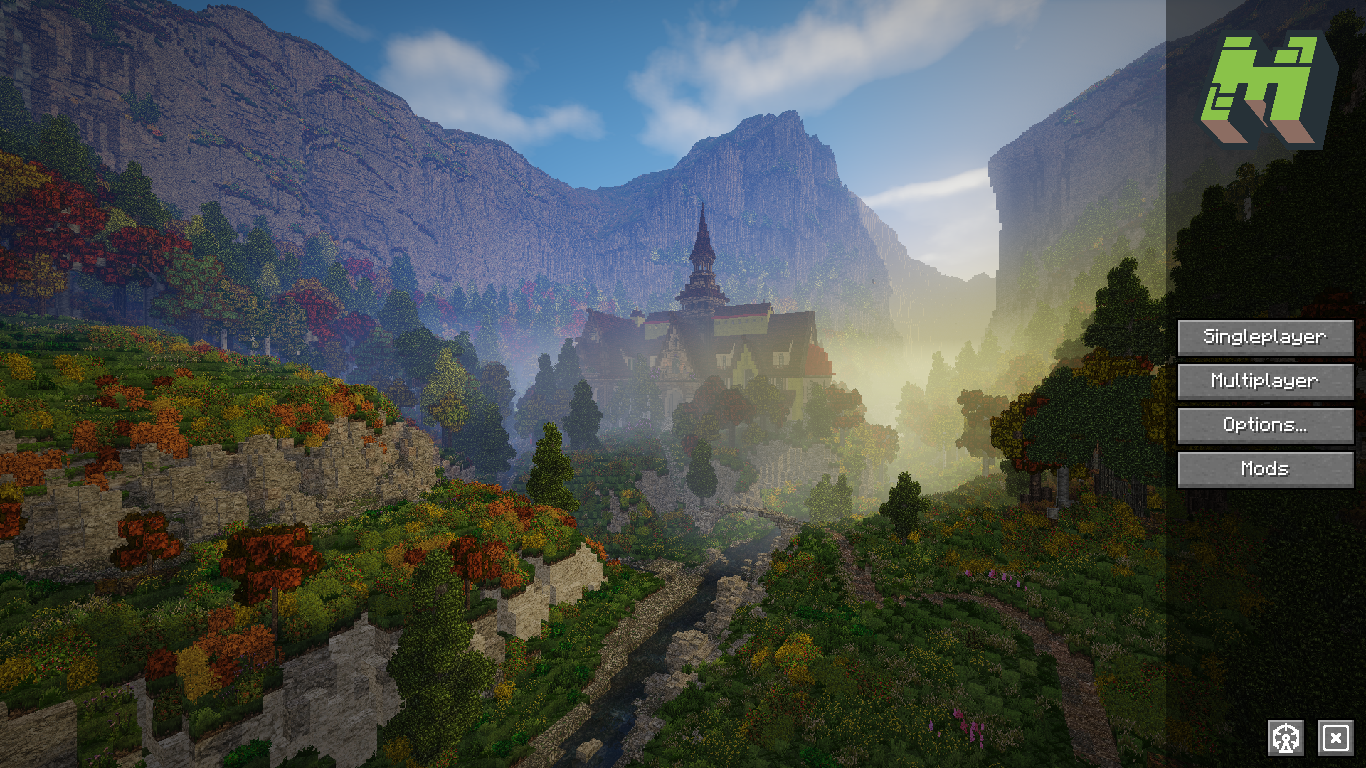This screenshot has height=768, width=1366.
Task: Open the Options screen
Action: (x=1265, y=425)
